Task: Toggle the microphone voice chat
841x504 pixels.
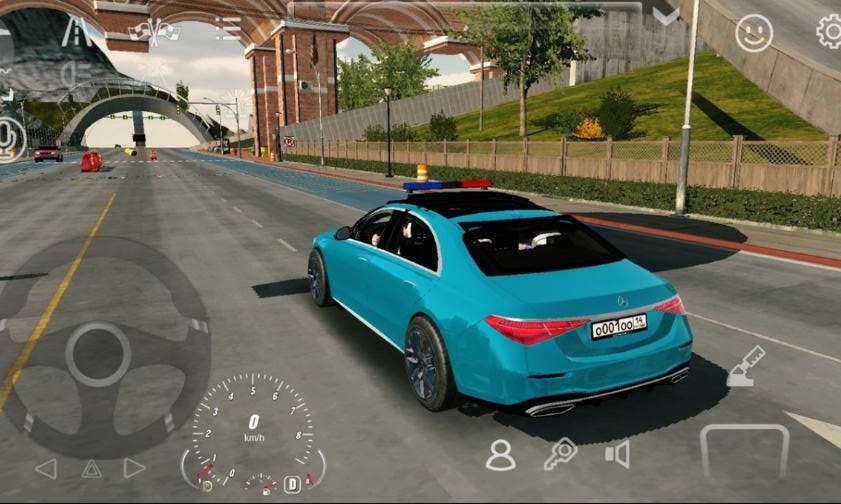Action: click(11, 137)
